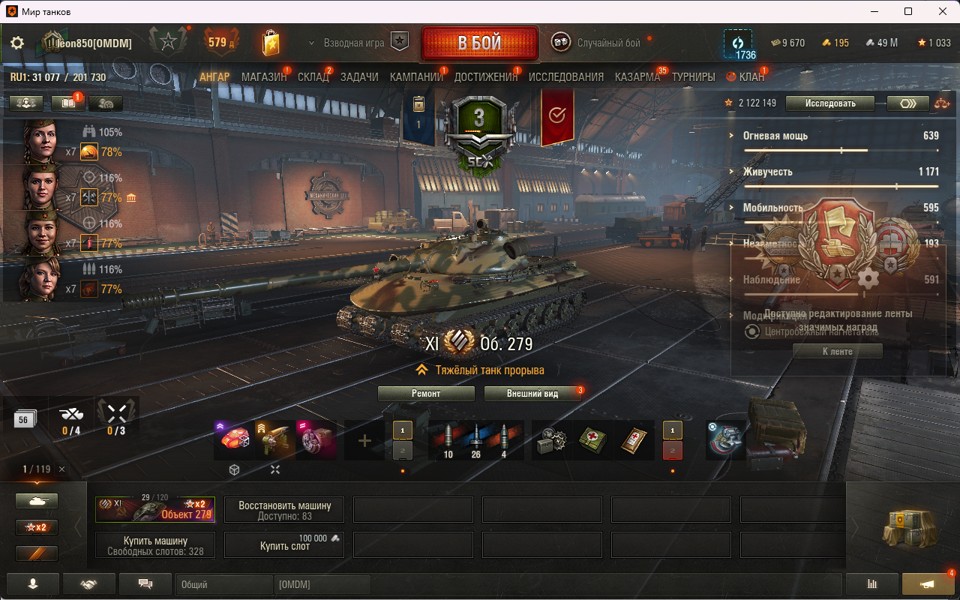Open the КАЗАРМА tab
This screenshot has width=960, height=600.
click(x=637, y=77)
